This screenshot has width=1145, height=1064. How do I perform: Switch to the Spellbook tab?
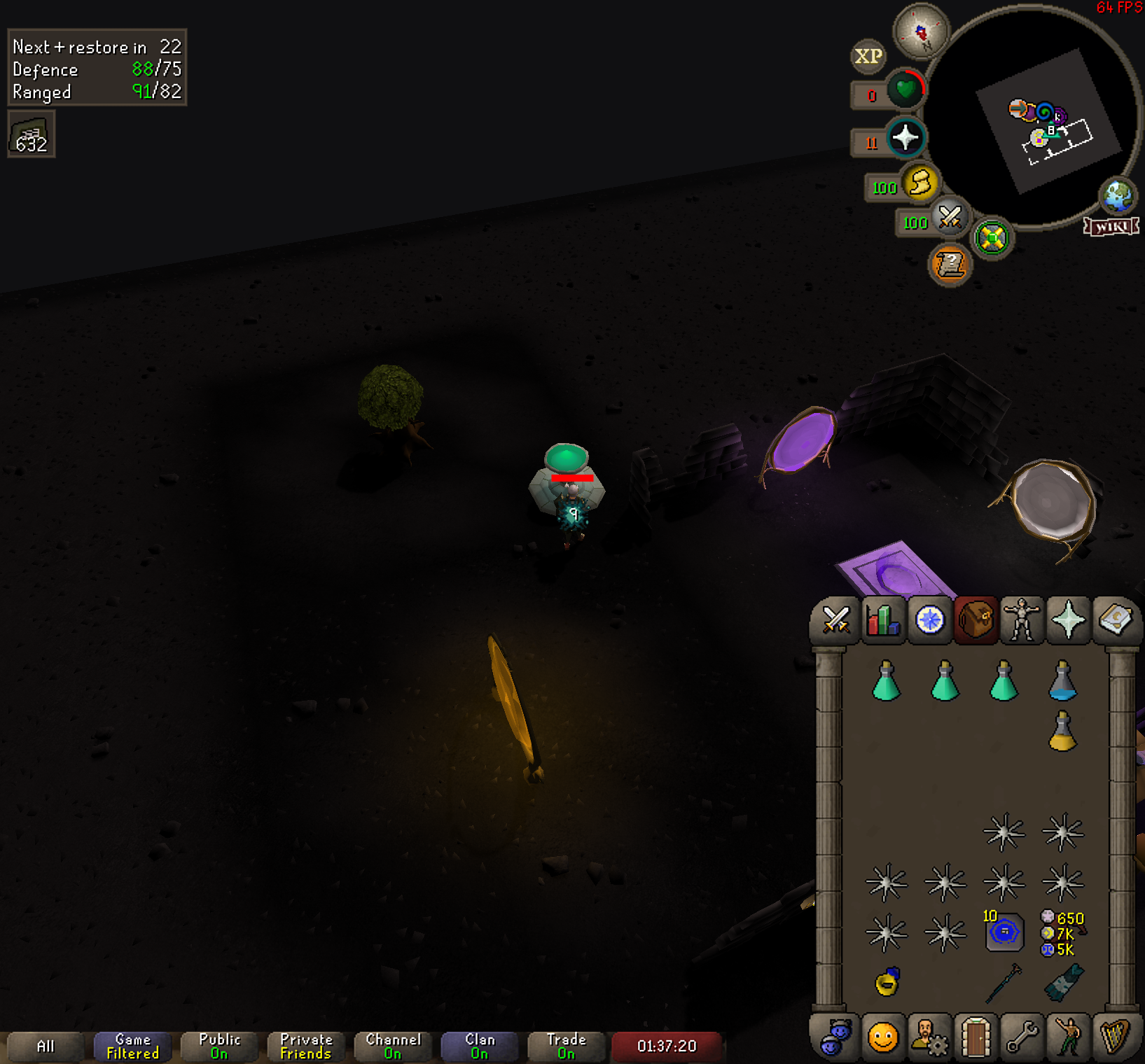(1116, 620)
